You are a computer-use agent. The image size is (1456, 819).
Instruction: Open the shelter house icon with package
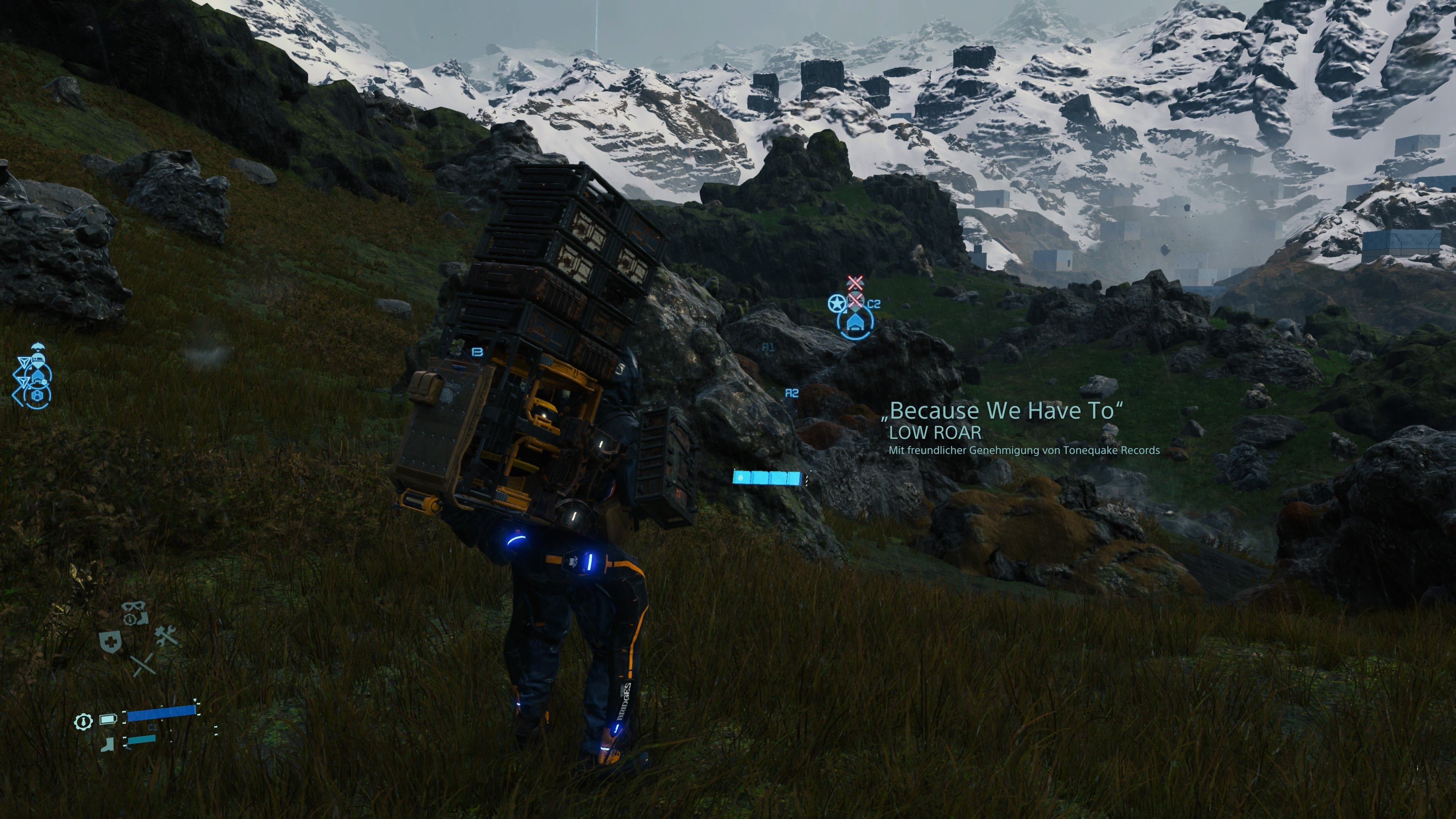[x=38, y=378]
